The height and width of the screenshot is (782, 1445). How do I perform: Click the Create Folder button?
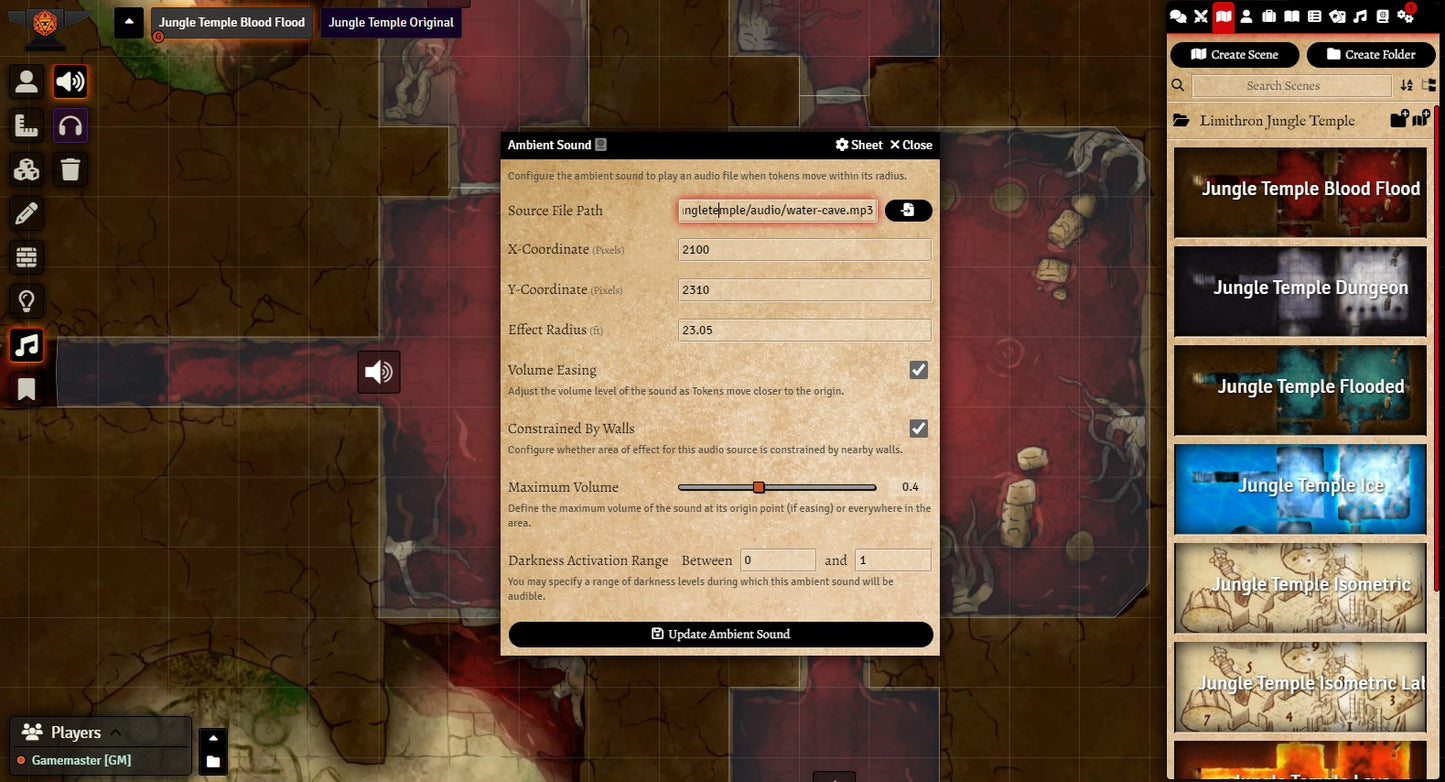[1370, 54]
